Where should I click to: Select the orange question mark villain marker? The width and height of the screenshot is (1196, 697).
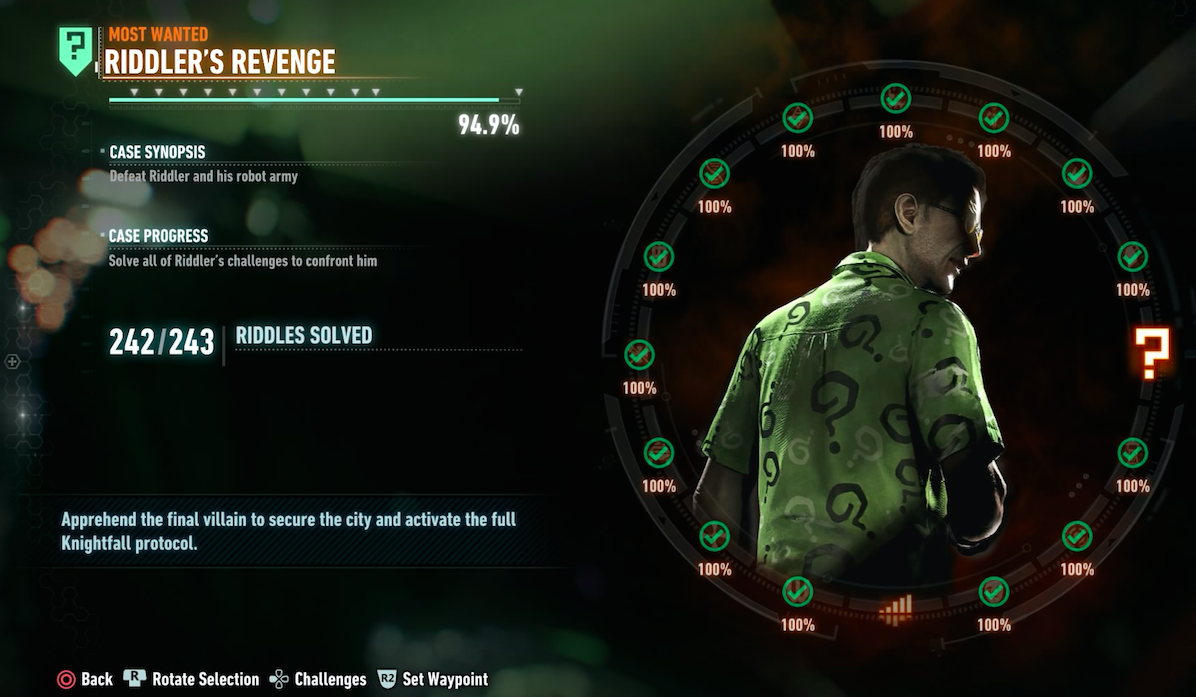tap(1150, 354)
